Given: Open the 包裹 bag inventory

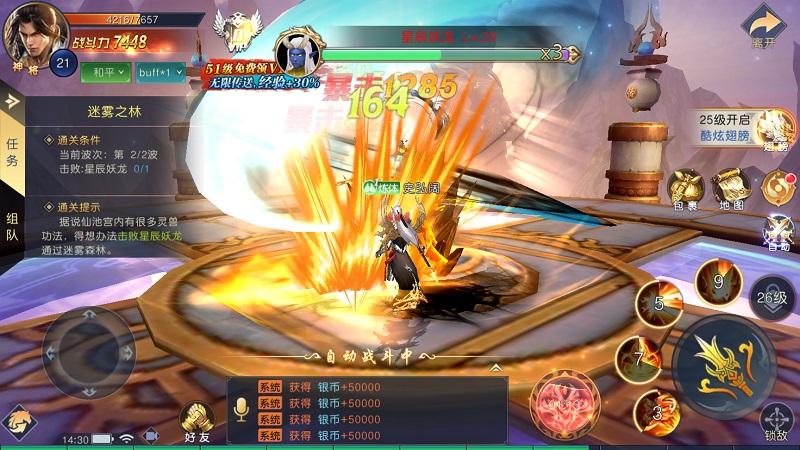Looking at the screenshot, I should [686, 187].
